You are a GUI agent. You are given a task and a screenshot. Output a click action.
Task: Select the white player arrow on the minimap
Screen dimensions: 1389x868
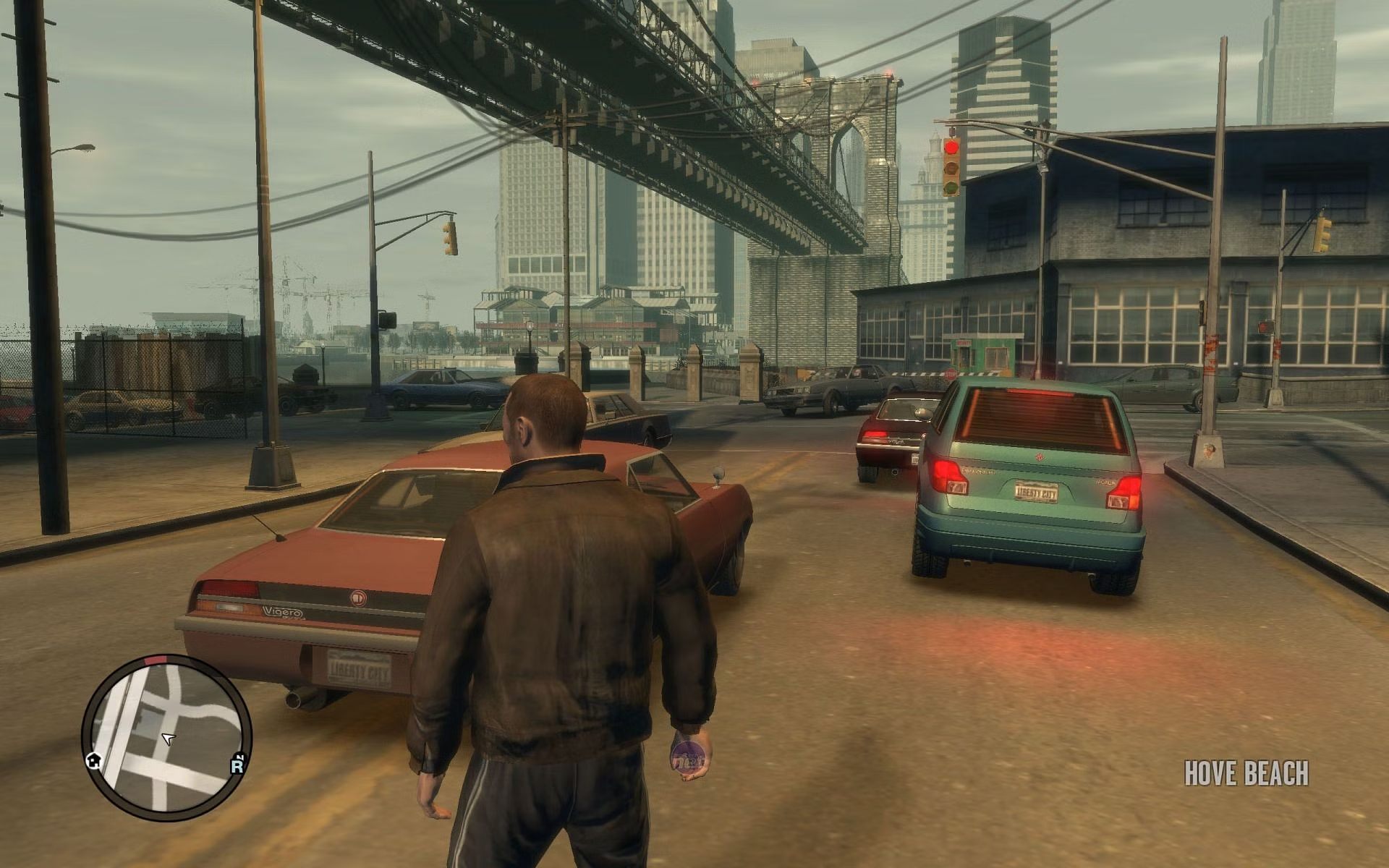168,739
